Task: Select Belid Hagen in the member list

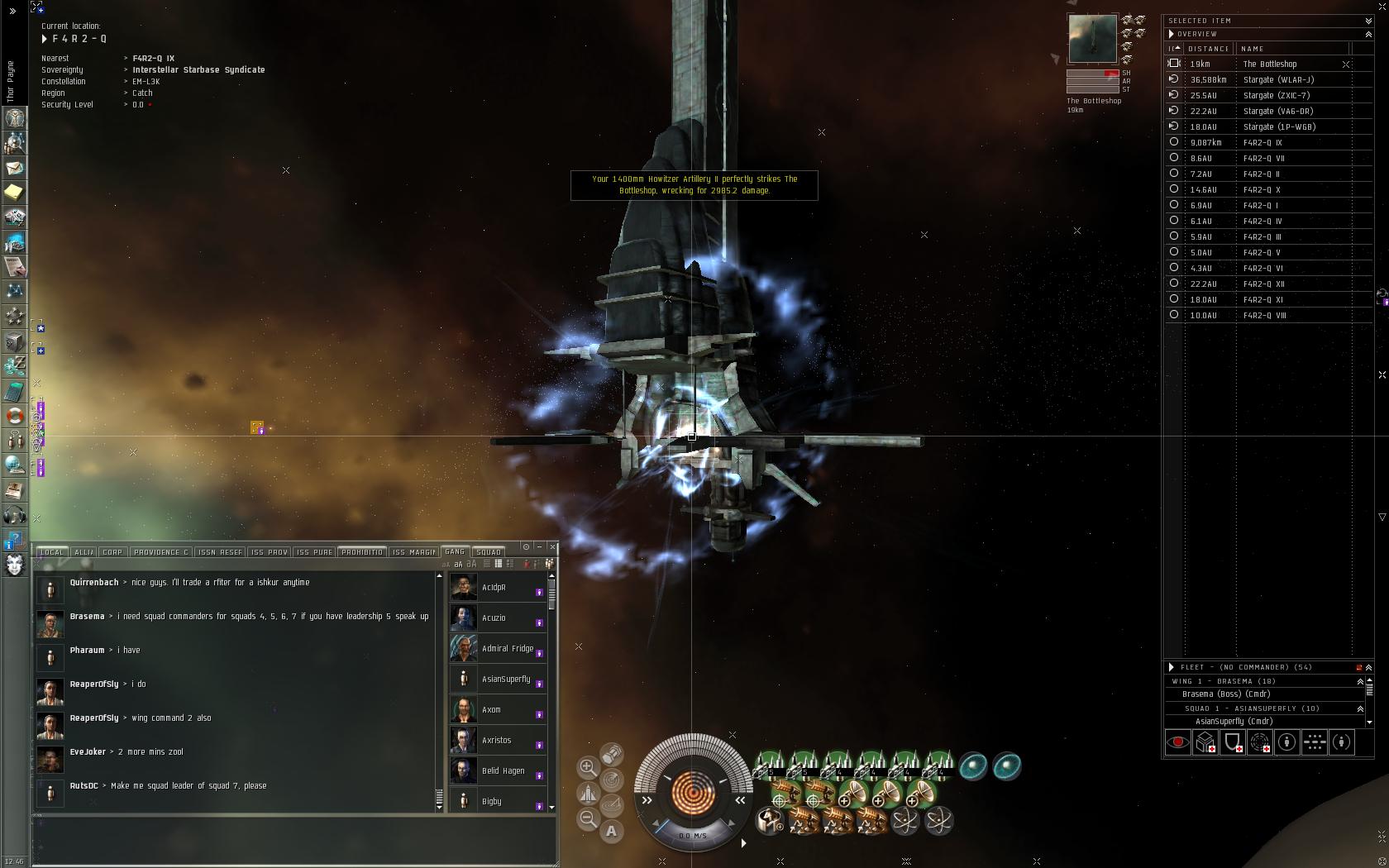Action: pyautogui.click(x=503, y=771)
